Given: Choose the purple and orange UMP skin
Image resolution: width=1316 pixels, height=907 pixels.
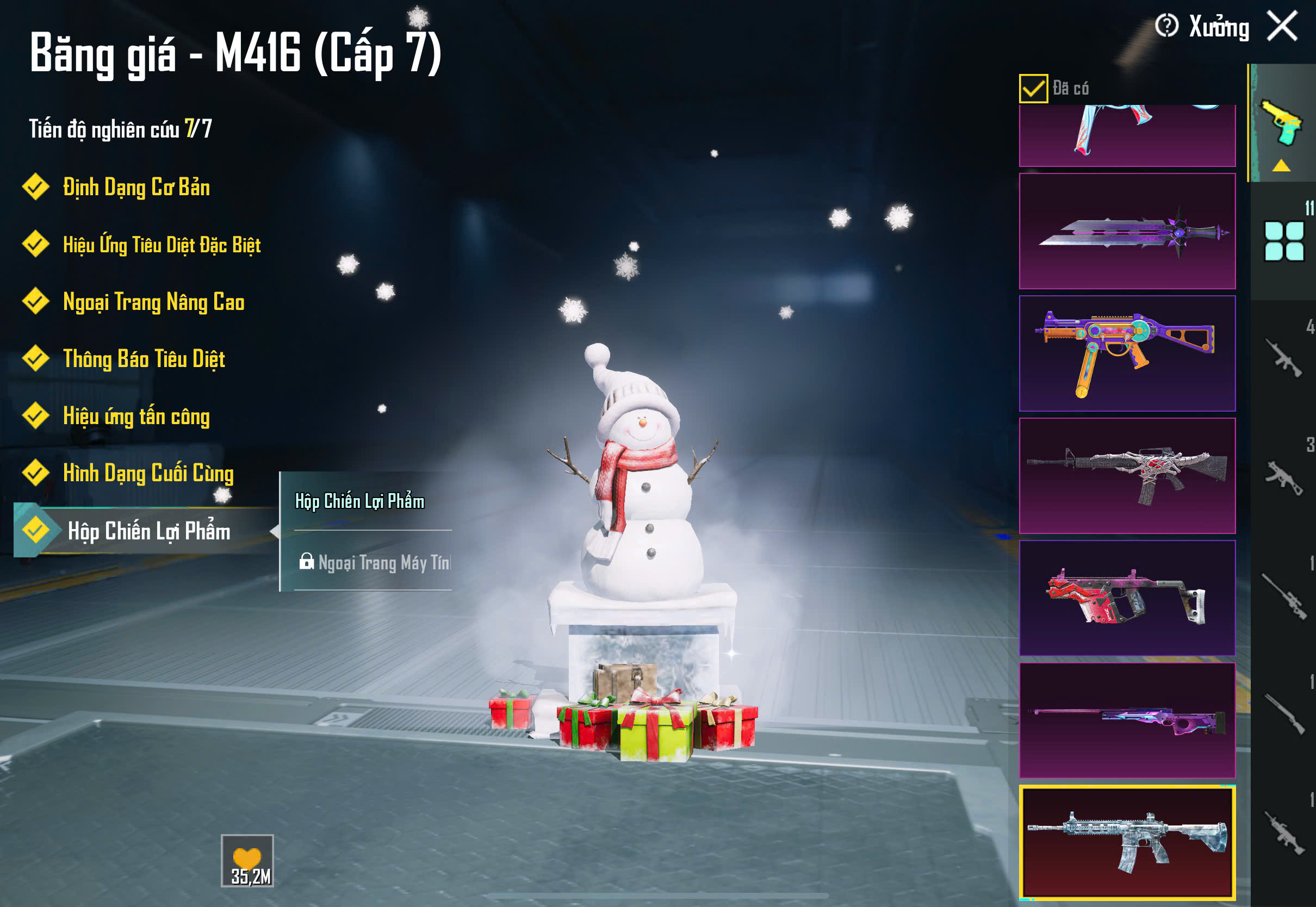Looking at the screenshot, I should click(x=1127, y=353).
